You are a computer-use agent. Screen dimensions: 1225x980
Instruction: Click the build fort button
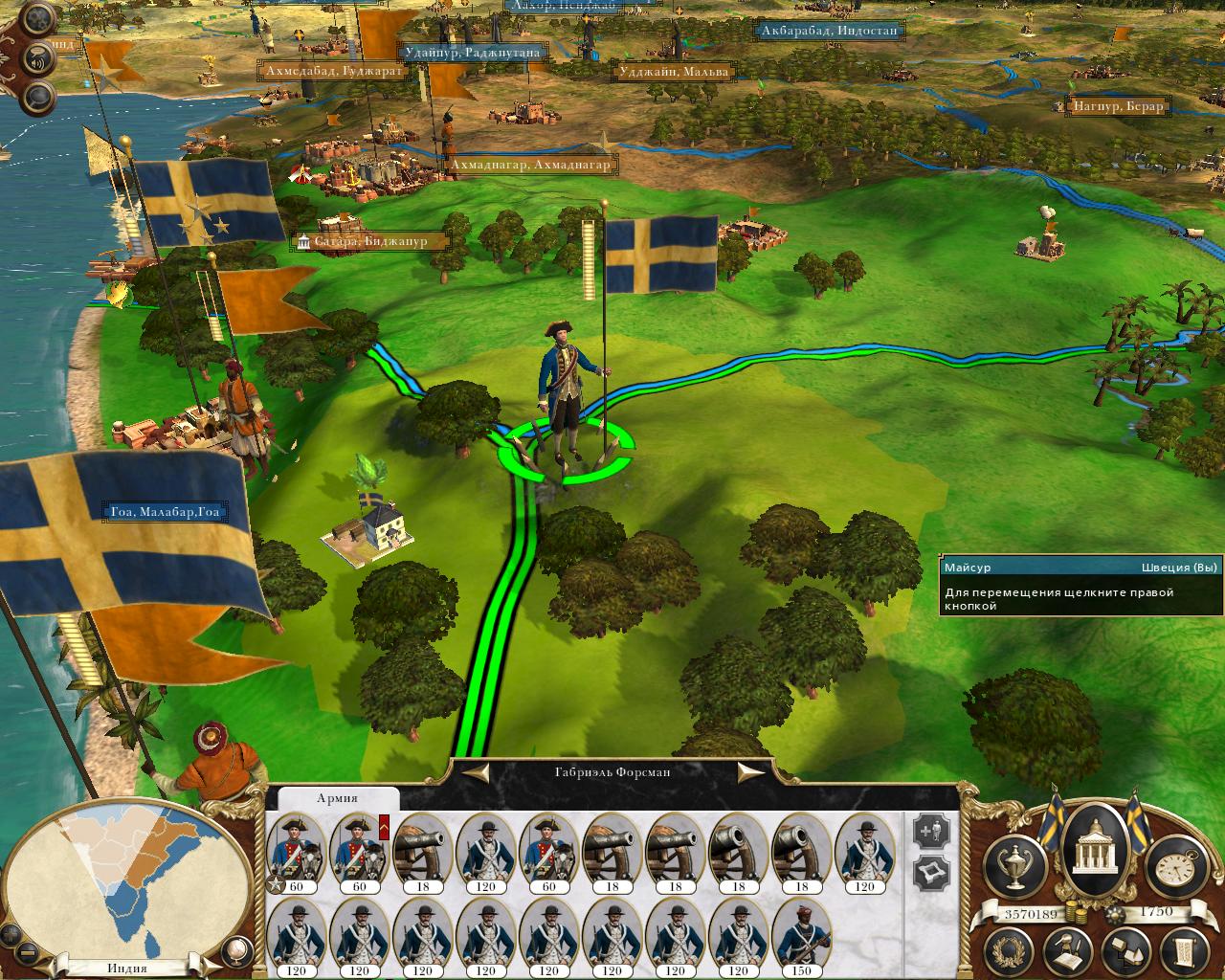coord(929,872)
